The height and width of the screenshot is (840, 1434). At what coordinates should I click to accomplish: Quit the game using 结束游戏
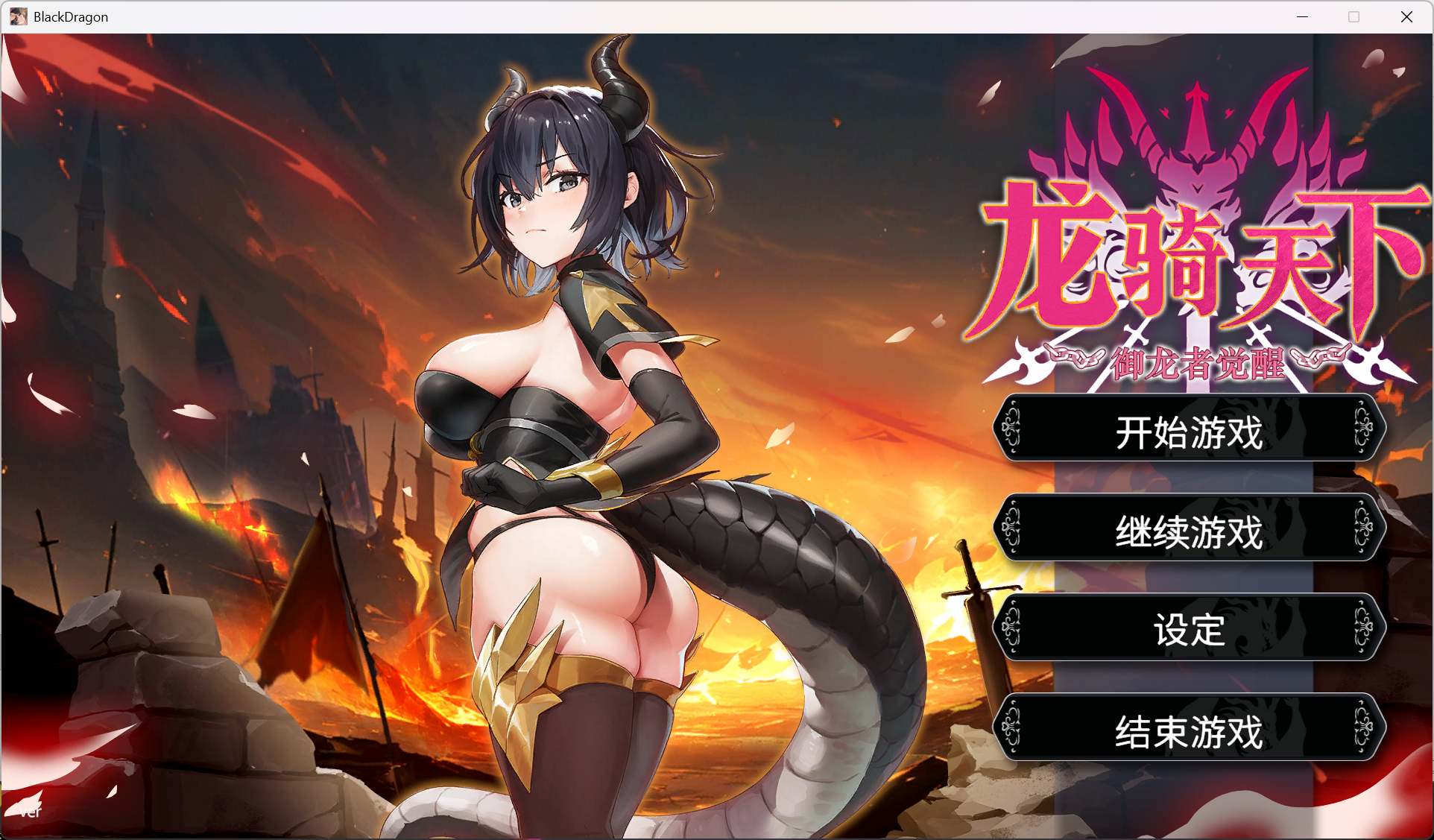pyautogui.click(x=1189, y=728)
